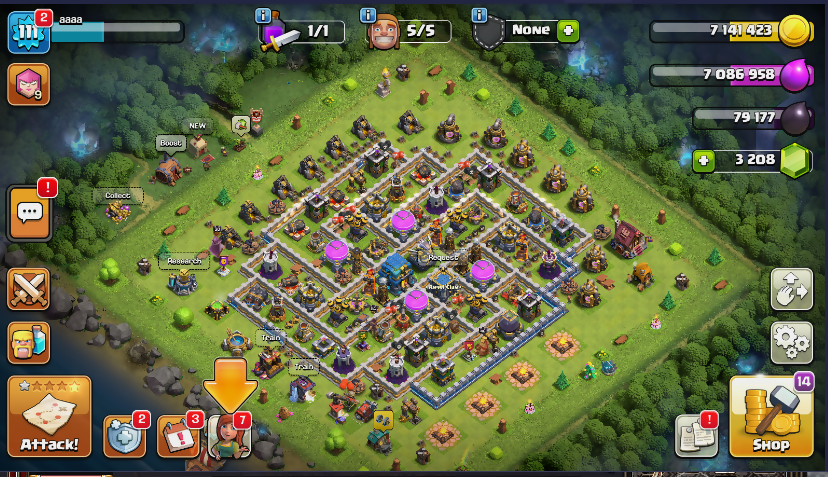Open the Shop

pyautogui.click(x=770, y=417)
